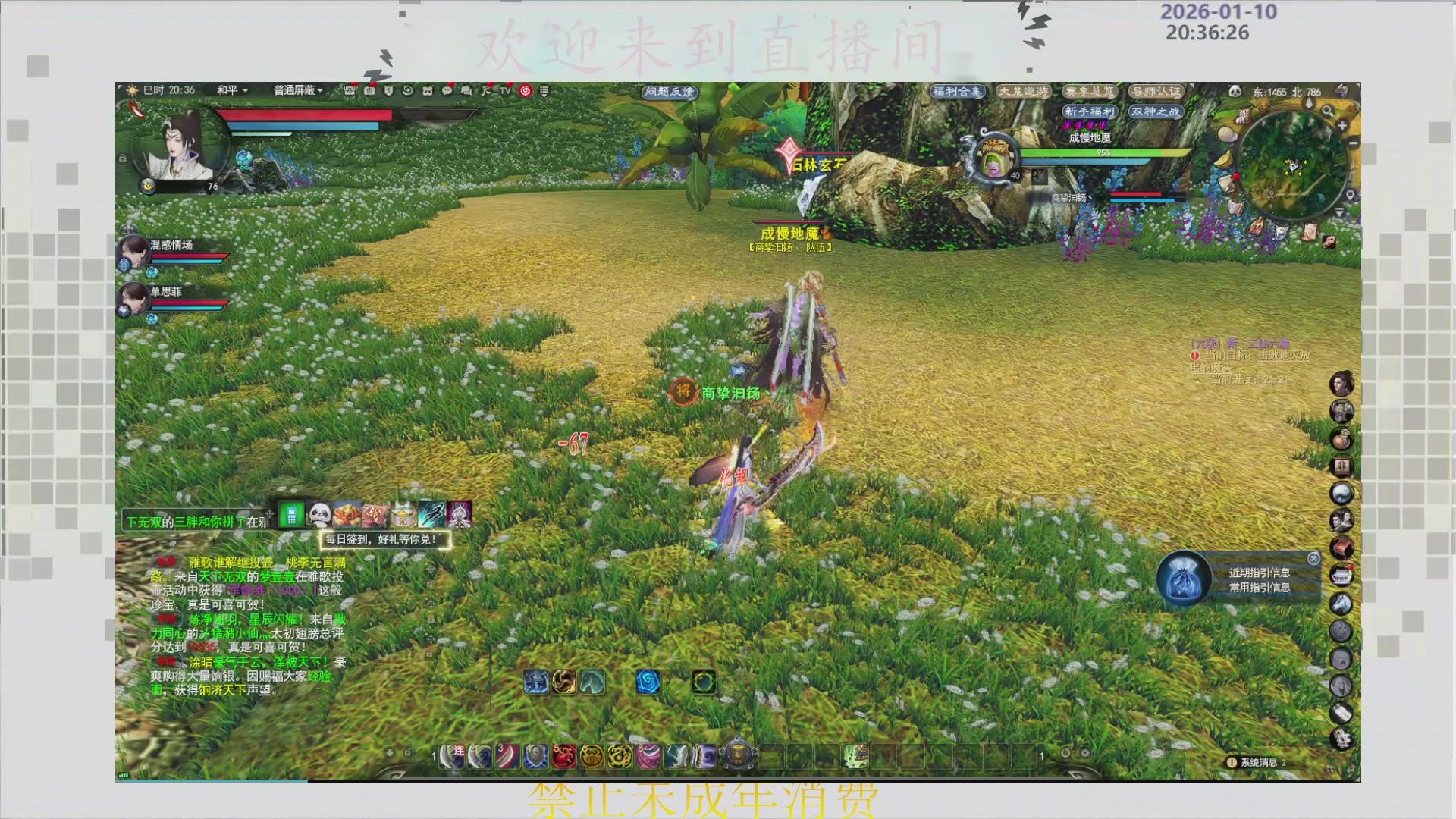Image resolution: width=1456 pixels, height=819 pixels.
Task: Click the screenshot camera icon in the top toolbar
Action: [370, 91]
